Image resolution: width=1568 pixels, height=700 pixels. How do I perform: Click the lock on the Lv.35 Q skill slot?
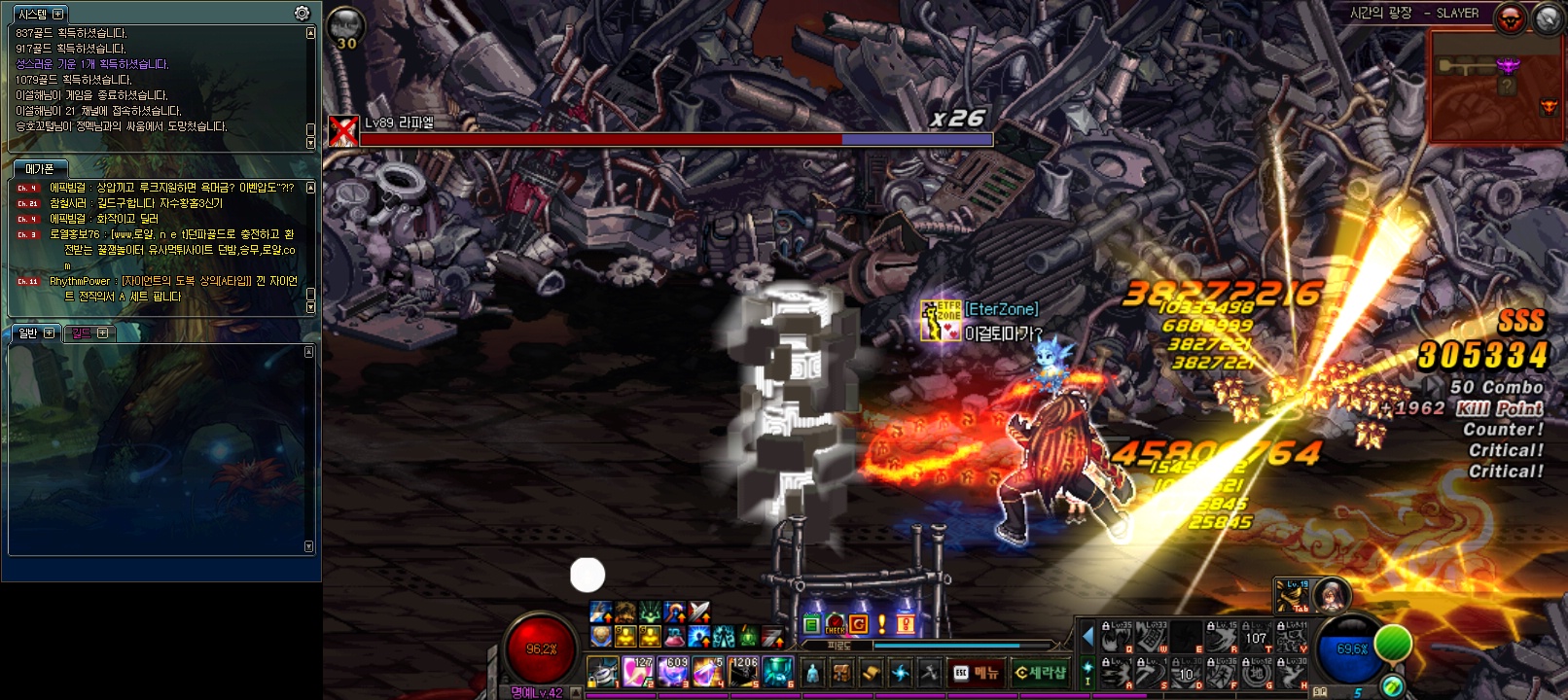coord(1106,625)
